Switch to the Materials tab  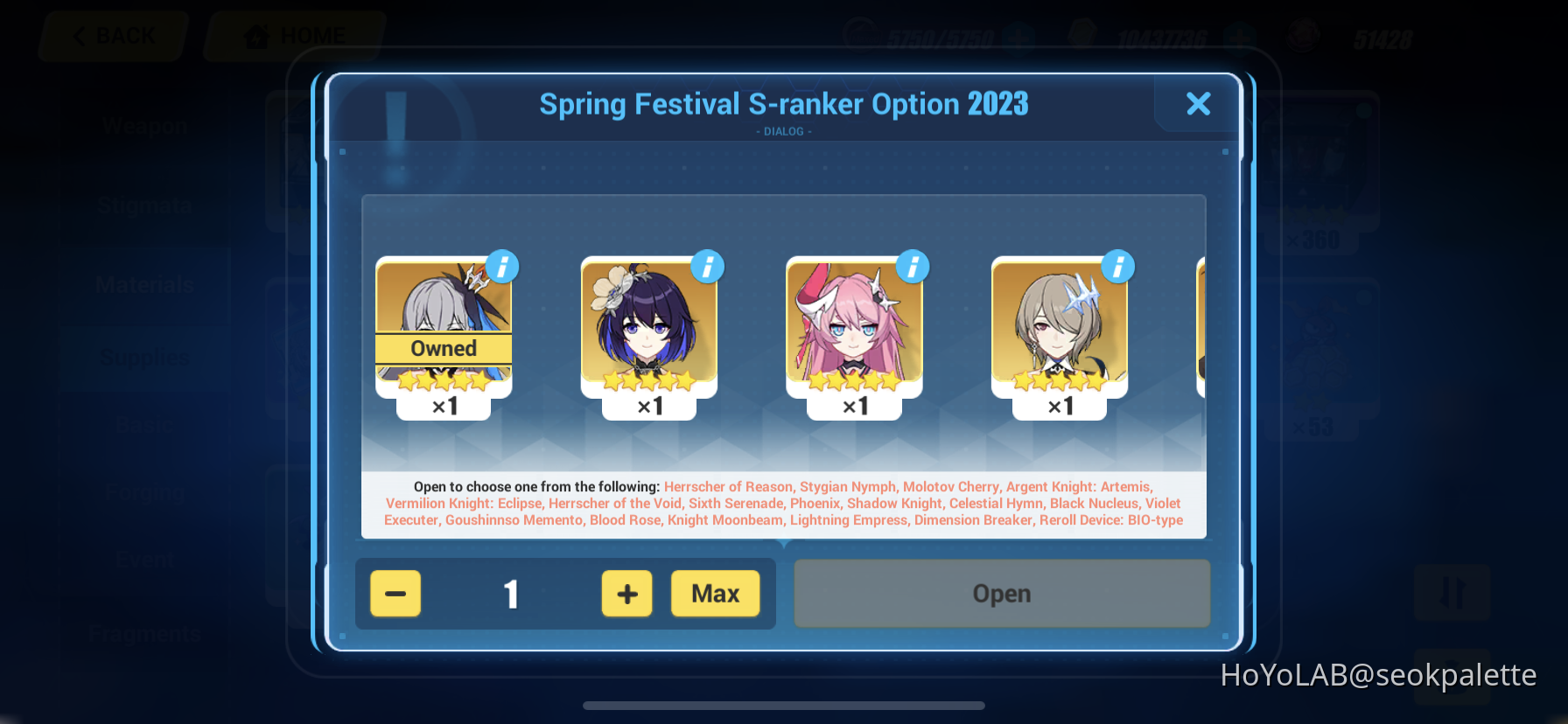[143, 284]
